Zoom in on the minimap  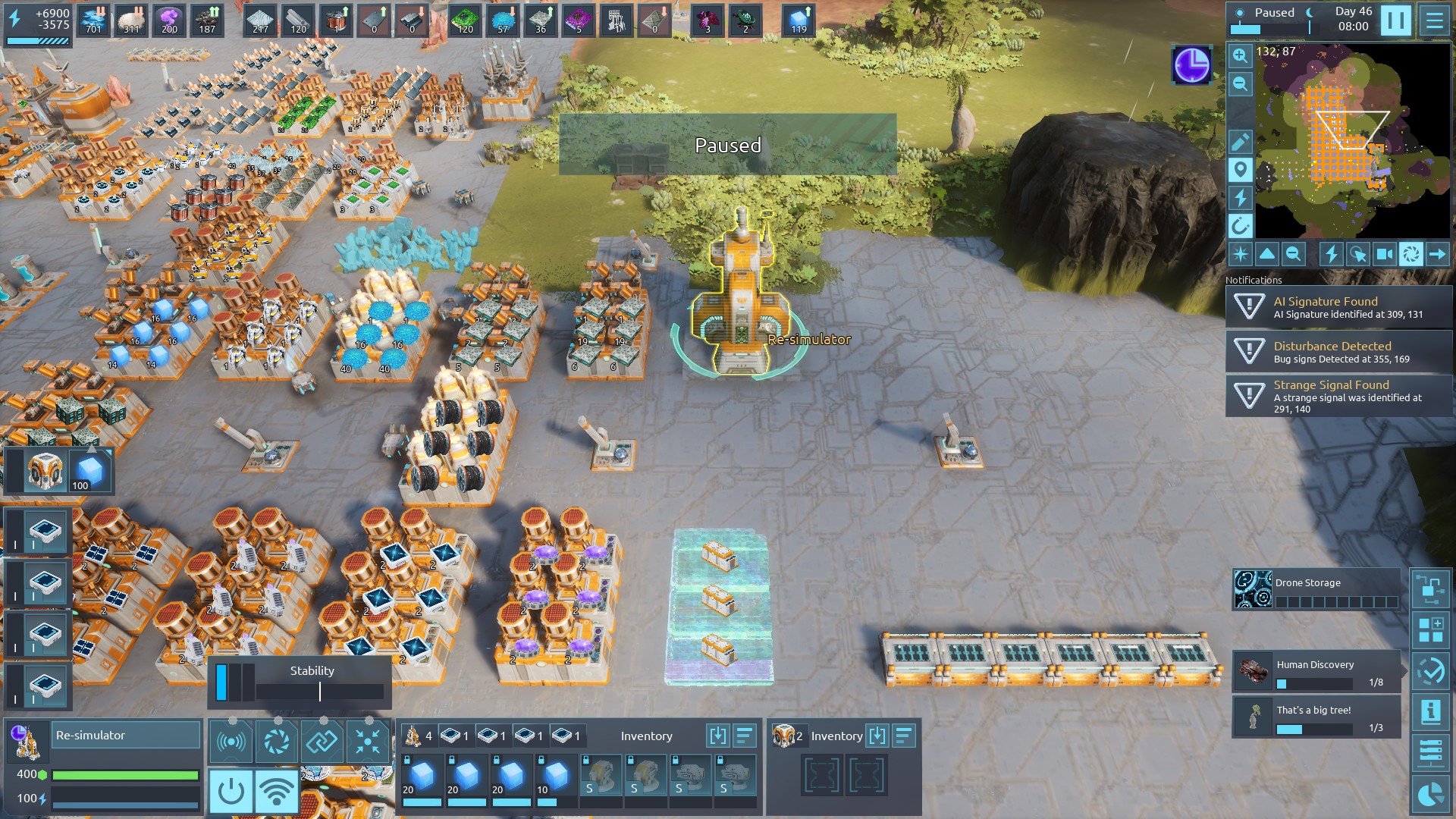click(1240, 55)
